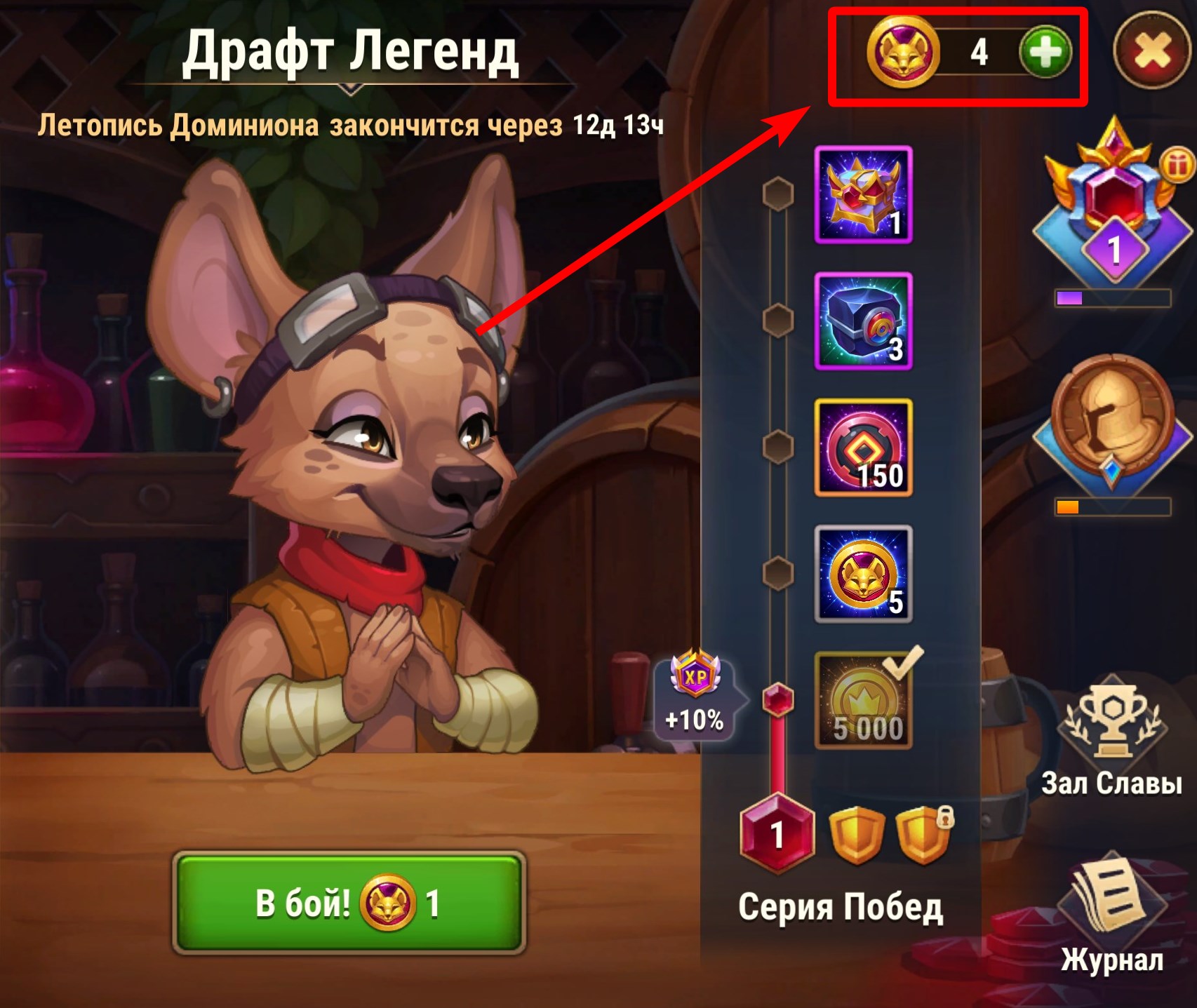Tap the red gem win streak counter

777,834
